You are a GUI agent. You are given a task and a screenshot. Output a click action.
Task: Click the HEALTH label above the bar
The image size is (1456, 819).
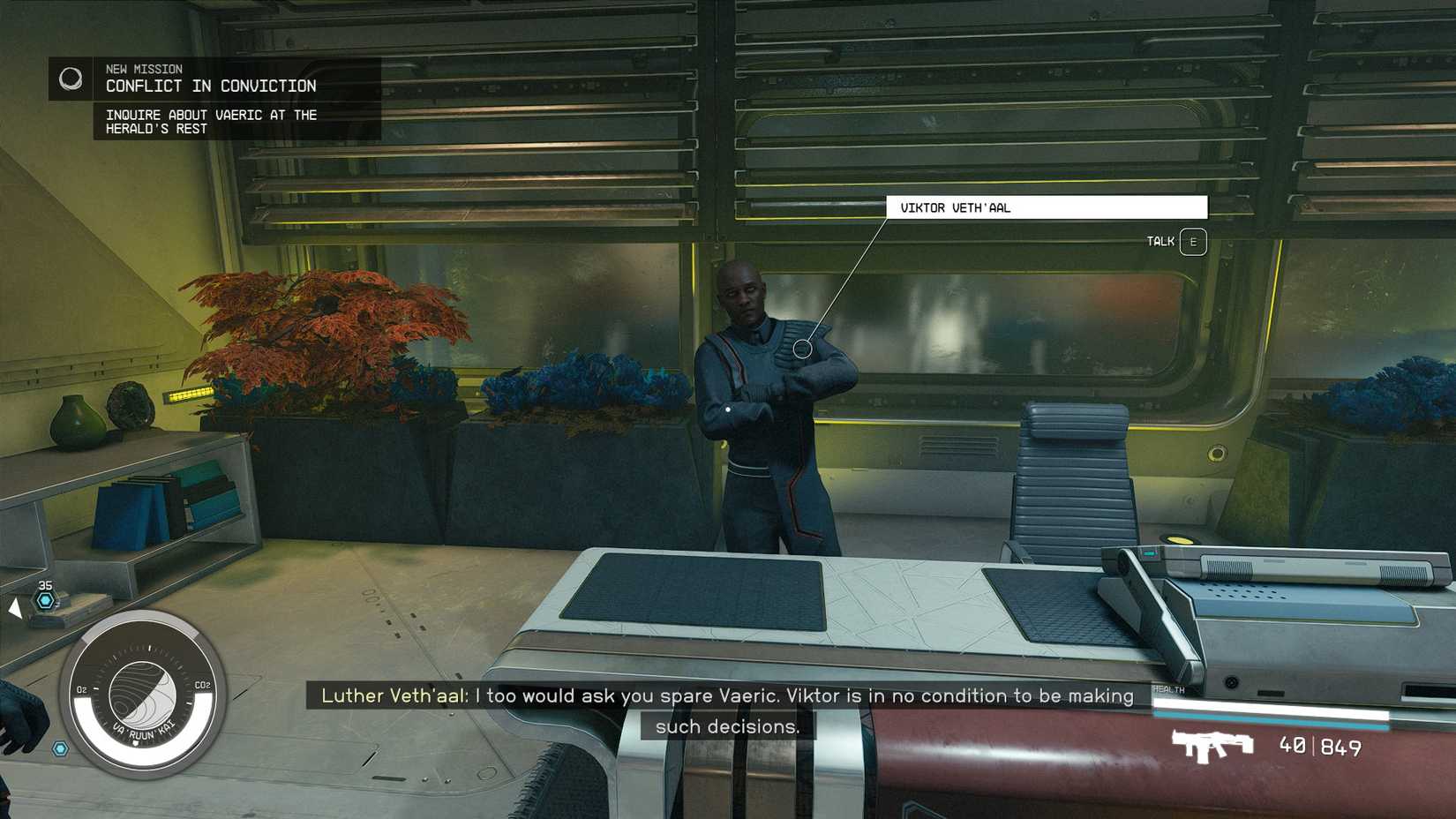tap(1168, 691)
